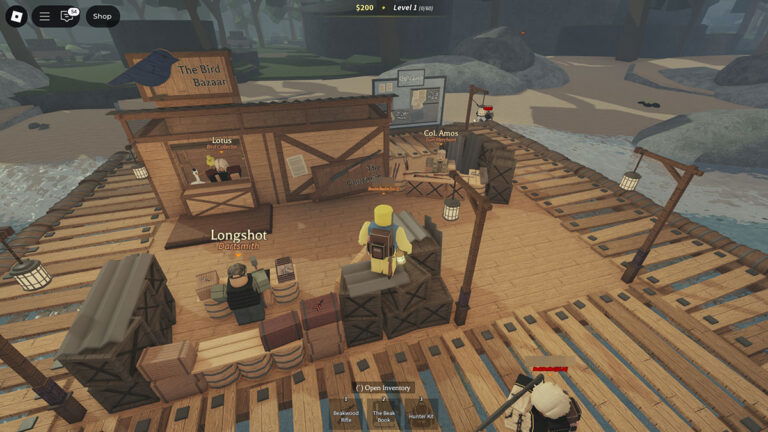Open the Roblox main menu
The image size is (768, 432).
tap(17, 16)
